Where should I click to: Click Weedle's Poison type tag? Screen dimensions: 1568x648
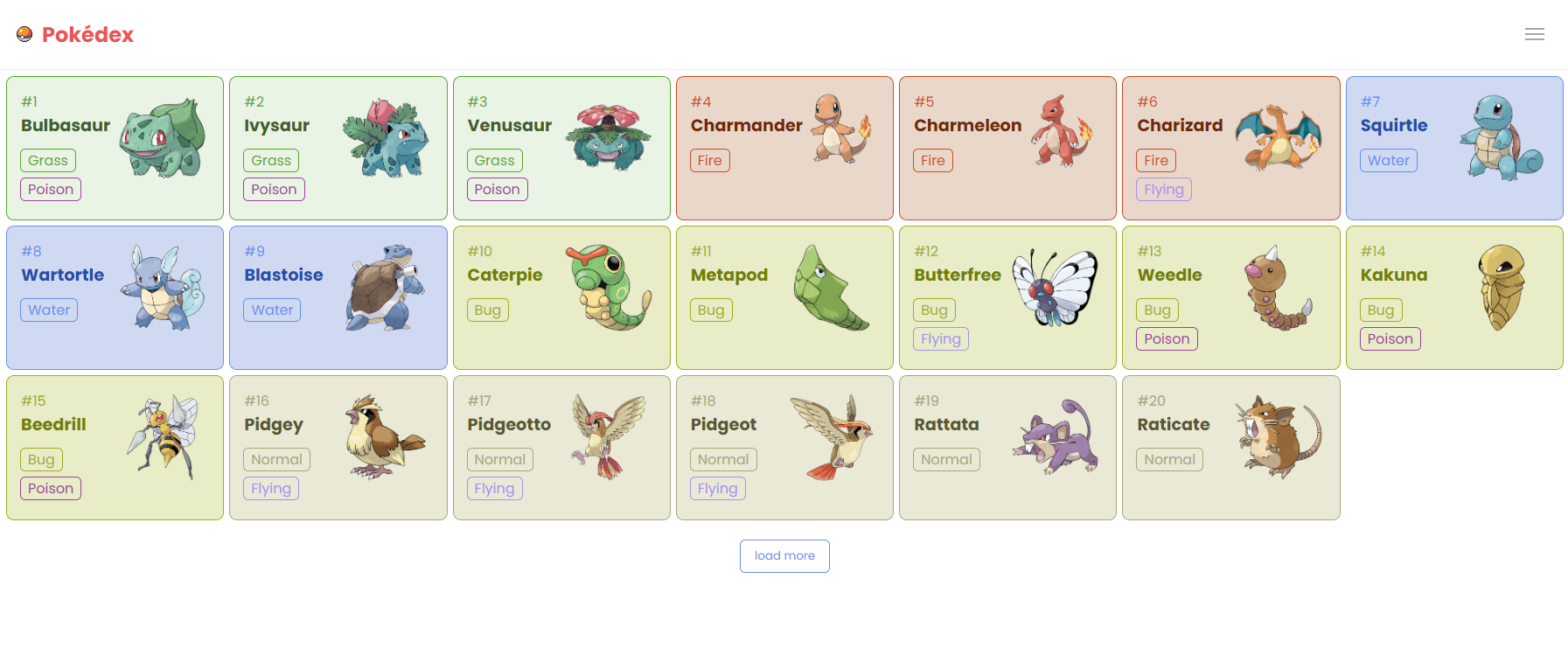coord(1167,339)
